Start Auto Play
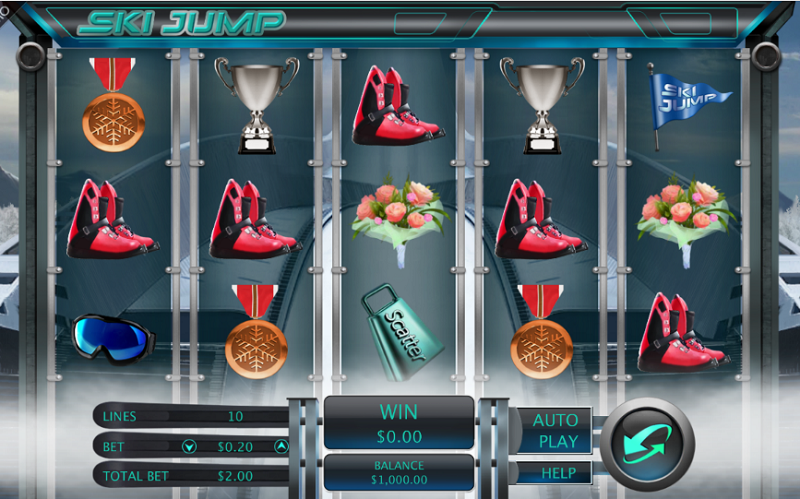Viewport: 800px width, 499px height. 555,430
